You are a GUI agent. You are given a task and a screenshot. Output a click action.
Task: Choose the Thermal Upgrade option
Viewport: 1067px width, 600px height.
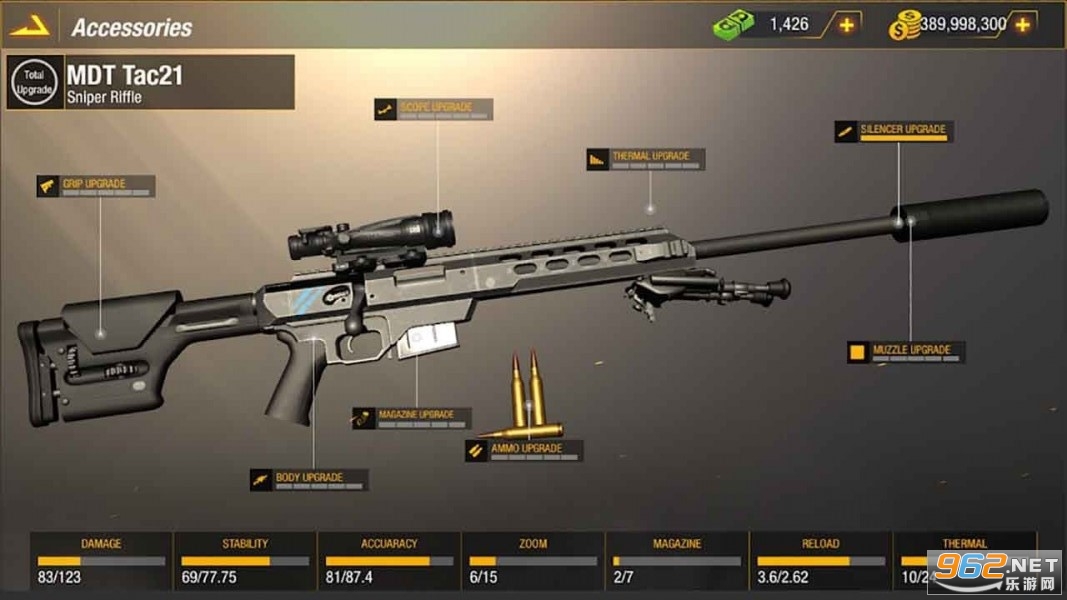click(x=645, y=159)
